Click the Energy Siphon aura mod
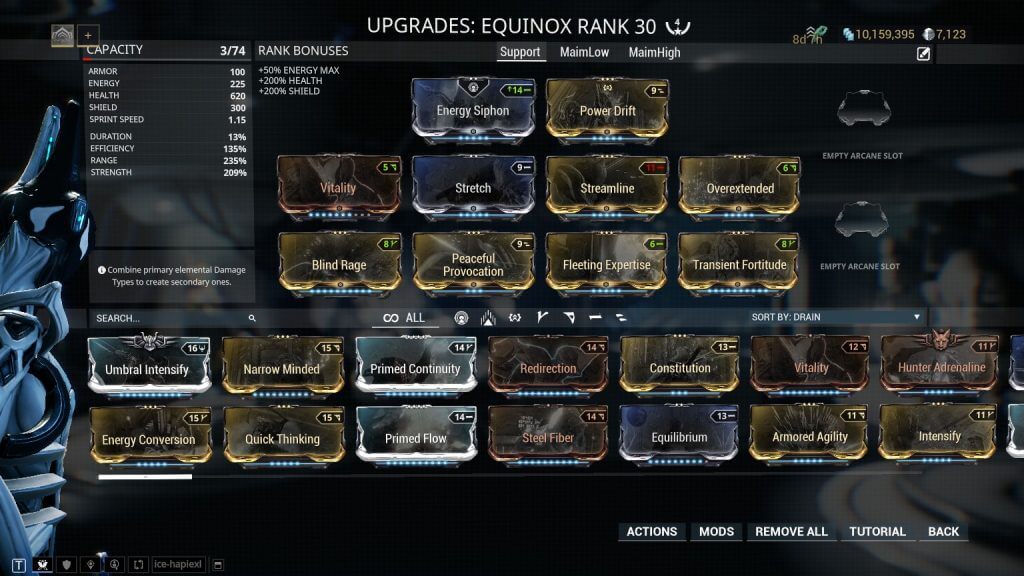Viewport: 1024px width, 576px height. (473, 109)
